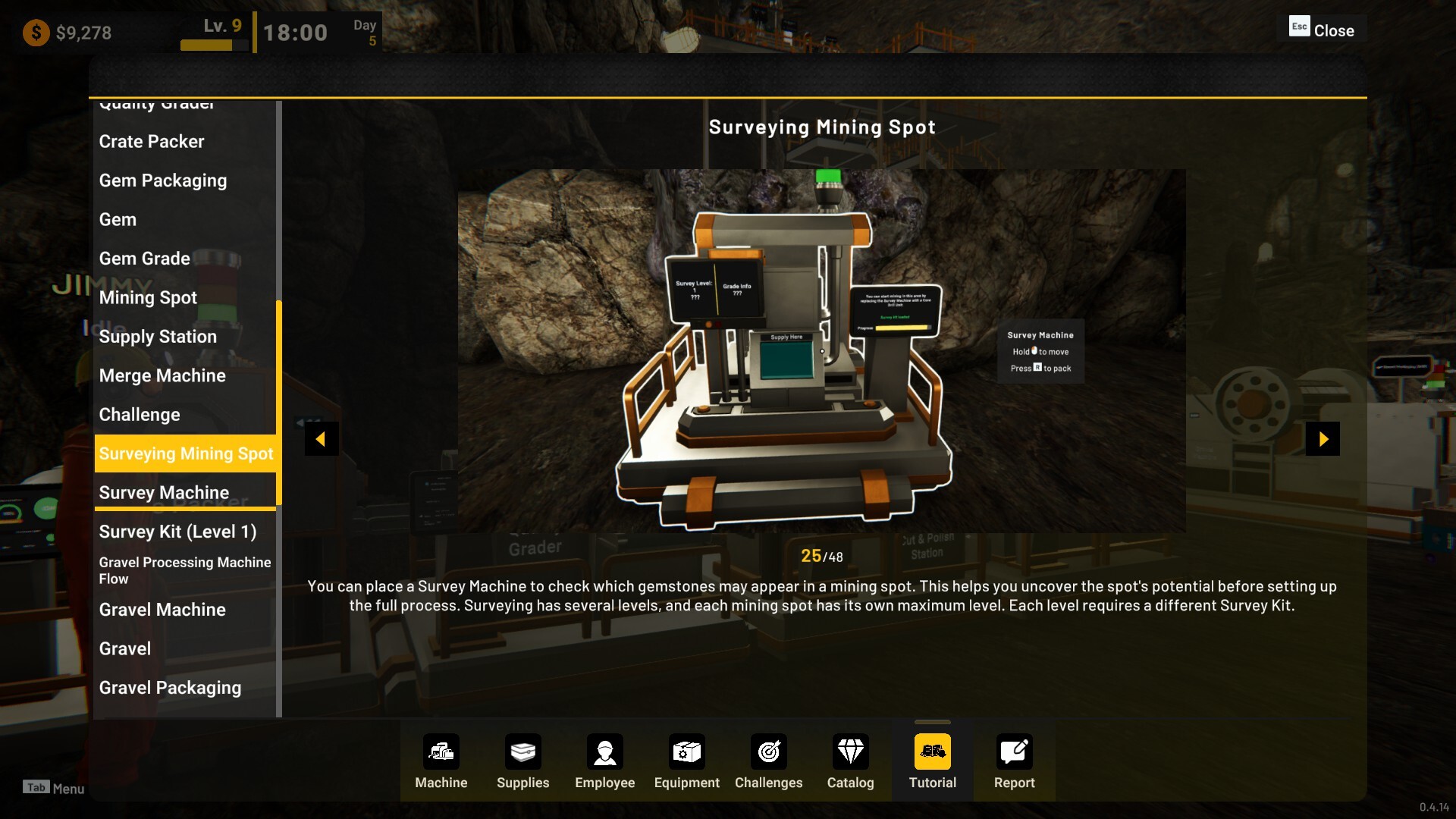
Task: Switch to the Machine tab
Action: pyautogui.click(x=441, y=761)
